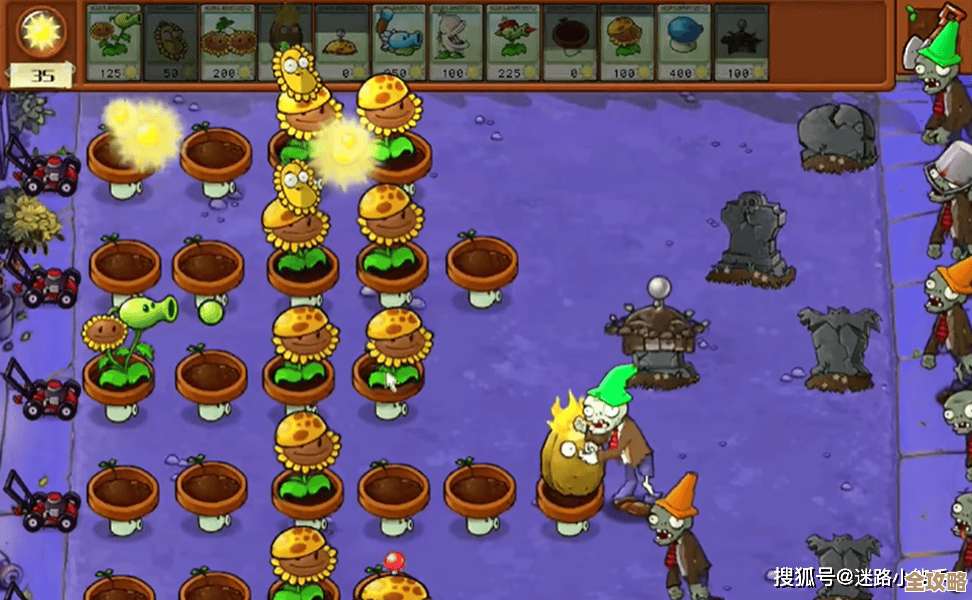Select the brown spiky-top nut seed packet
972x600 pixels.
(285, 42)
